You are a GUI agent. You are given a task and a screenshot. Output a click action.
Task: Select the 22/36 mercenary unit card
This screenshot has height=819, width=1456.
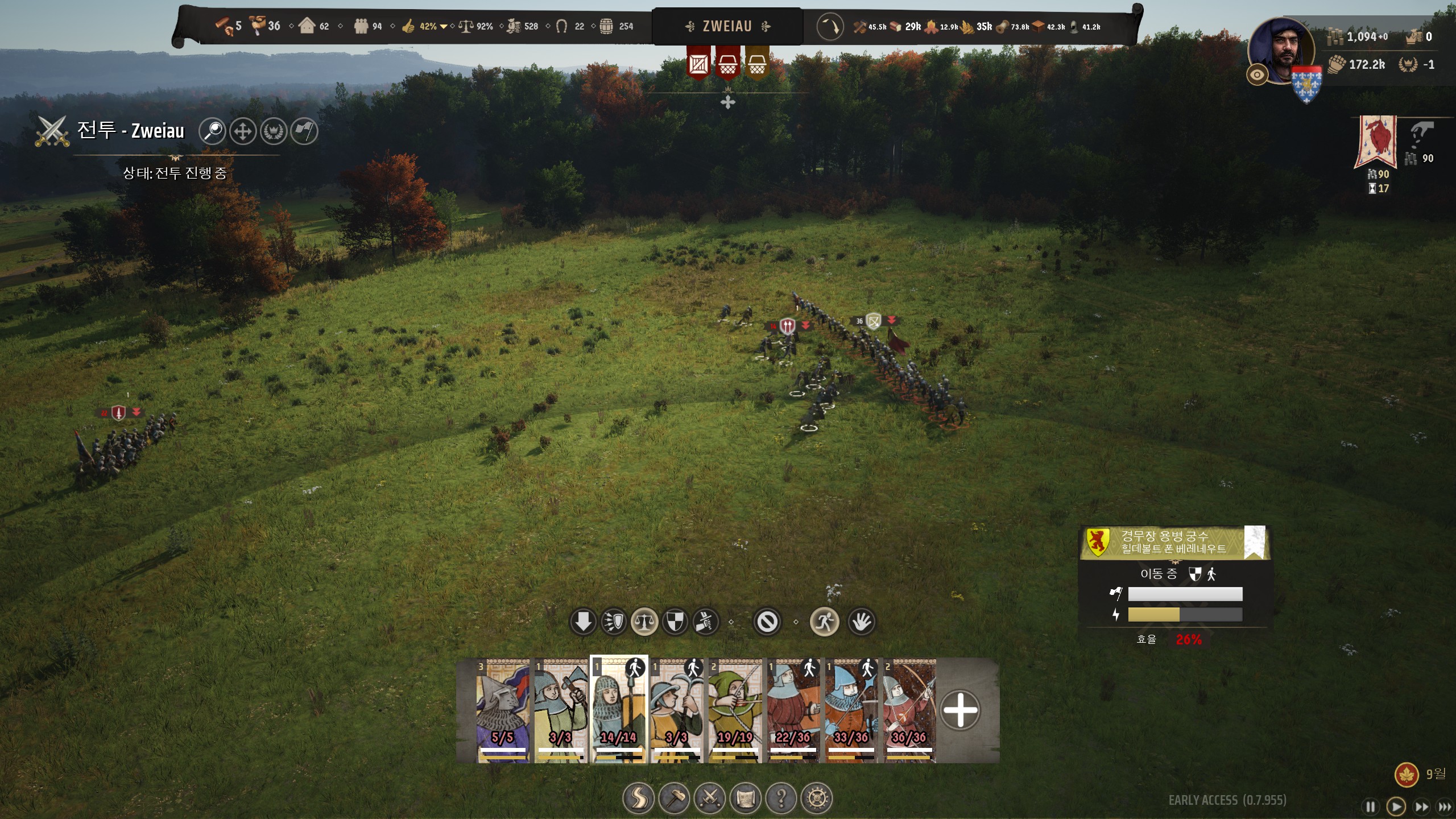pyautogui.click(x=792, y=710)
